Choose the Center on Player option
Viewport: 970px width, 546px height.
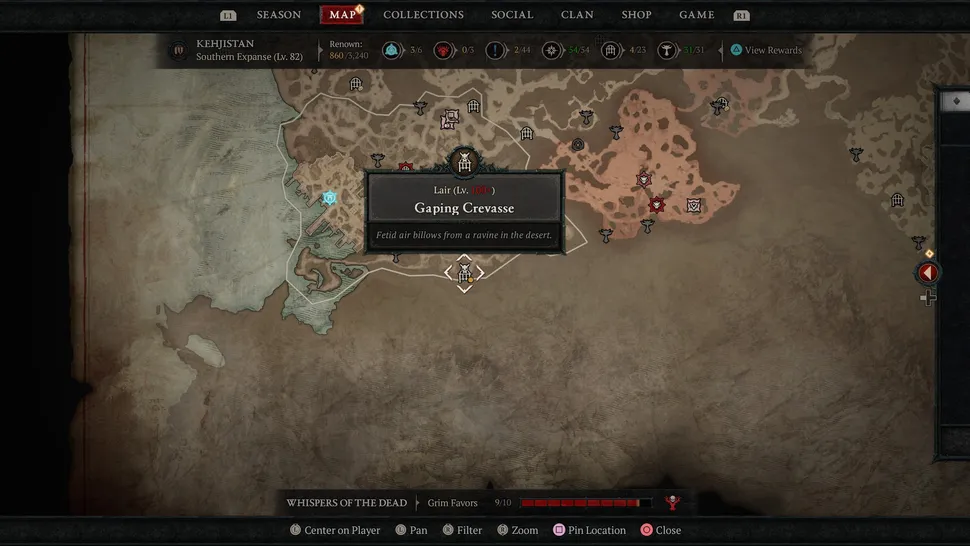(335, 530)
